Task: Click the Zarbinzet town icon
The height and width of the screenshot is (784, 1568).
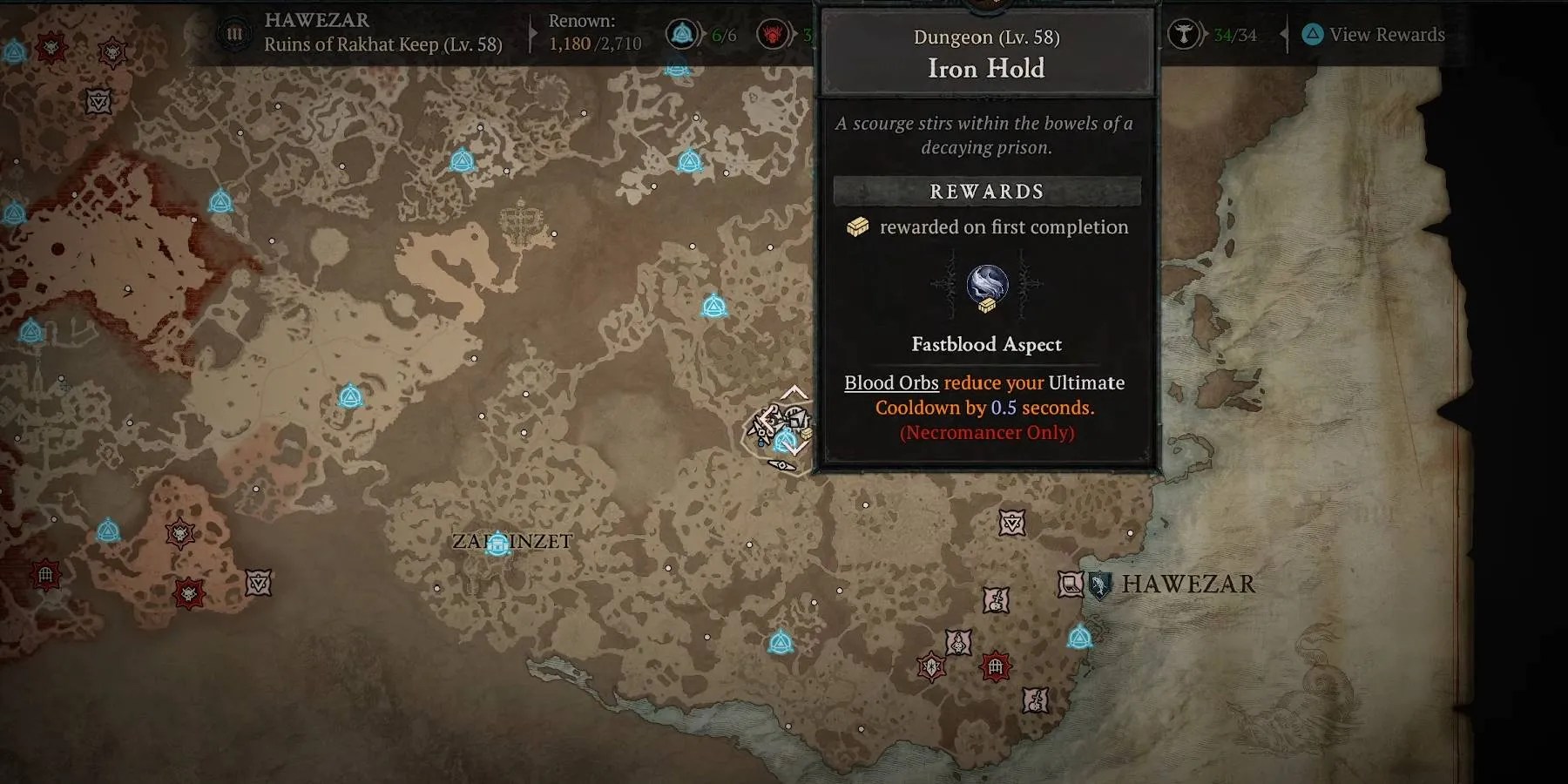Action: point(497,542)
